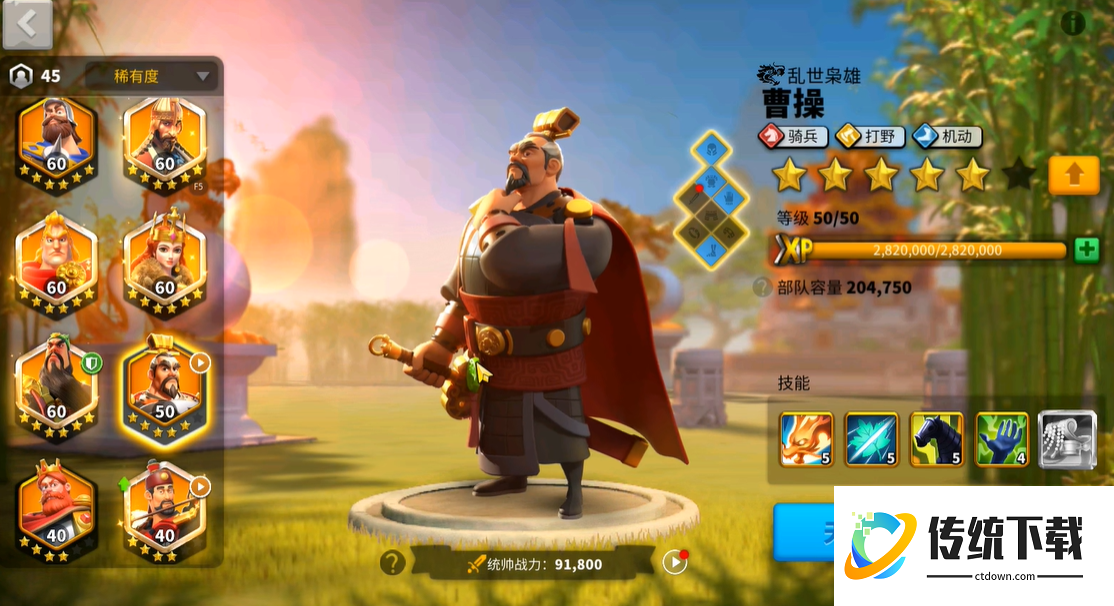Image resolution: width=1114 pixels, height=606 pixels.
Task: Click the question mark beside 统帅战力
Action: (x=391, y=563)
